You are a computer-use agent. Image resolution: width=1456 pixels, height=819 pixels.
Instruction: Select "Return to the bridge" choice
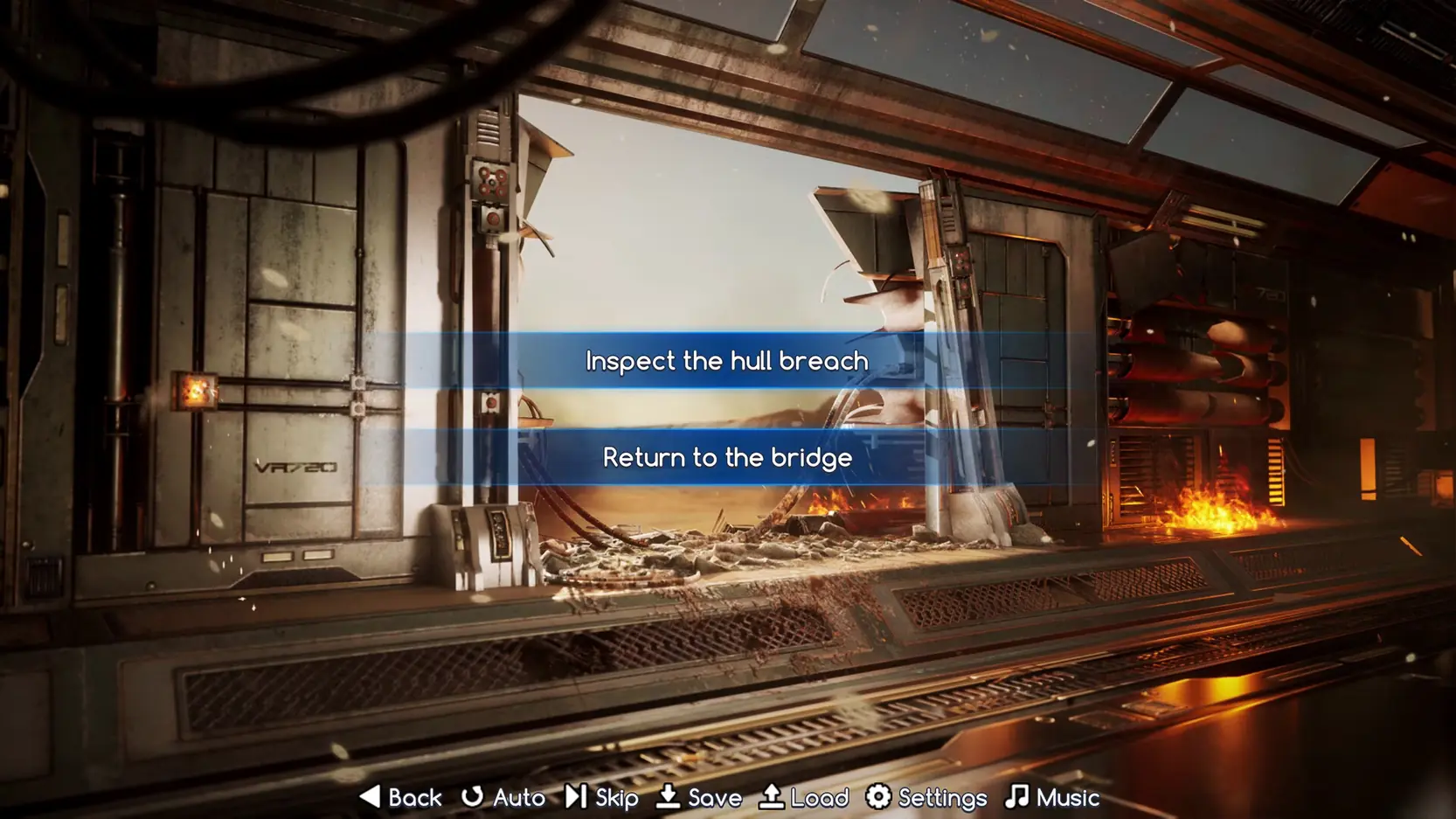coord(727,457)
